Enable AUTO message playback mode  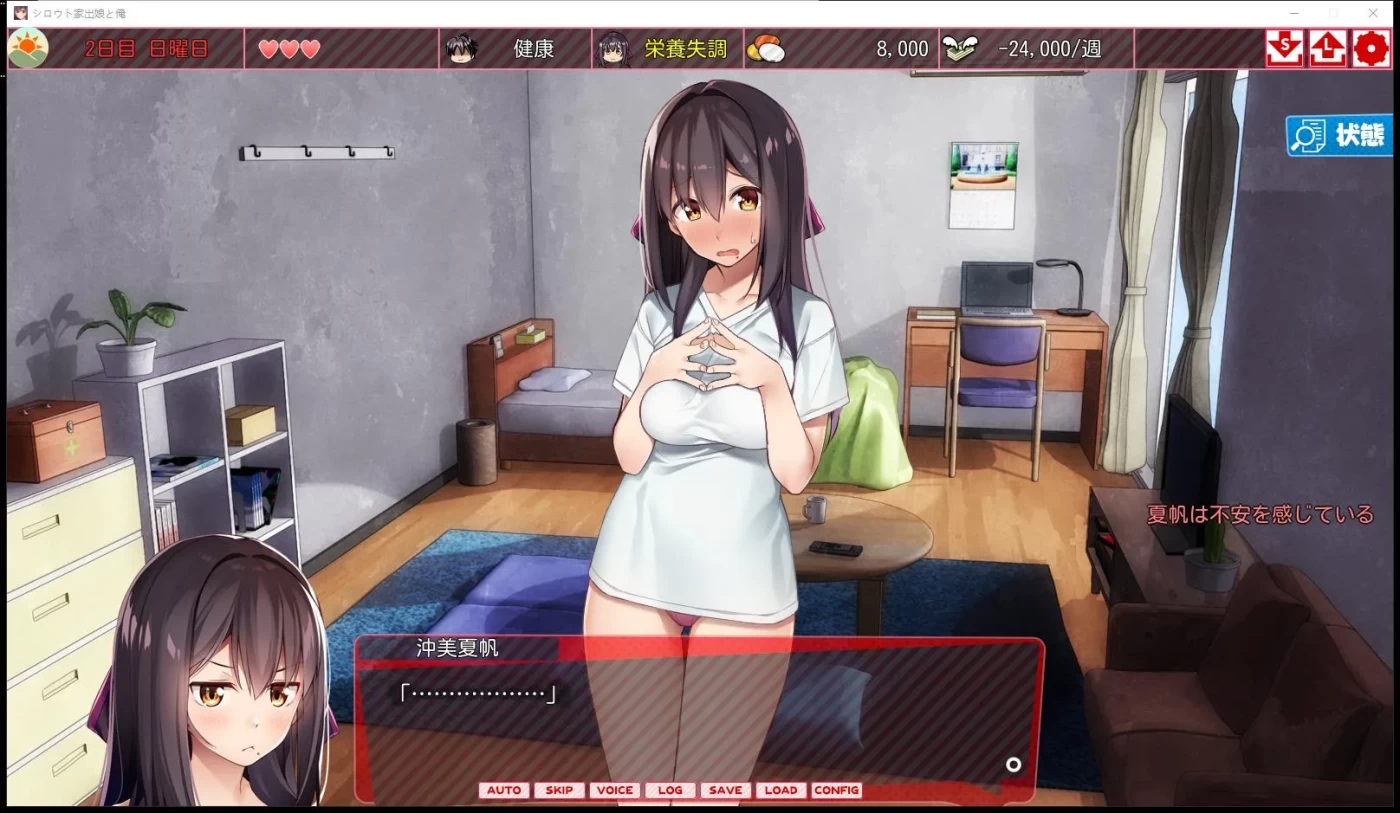[x=504, y=790]
